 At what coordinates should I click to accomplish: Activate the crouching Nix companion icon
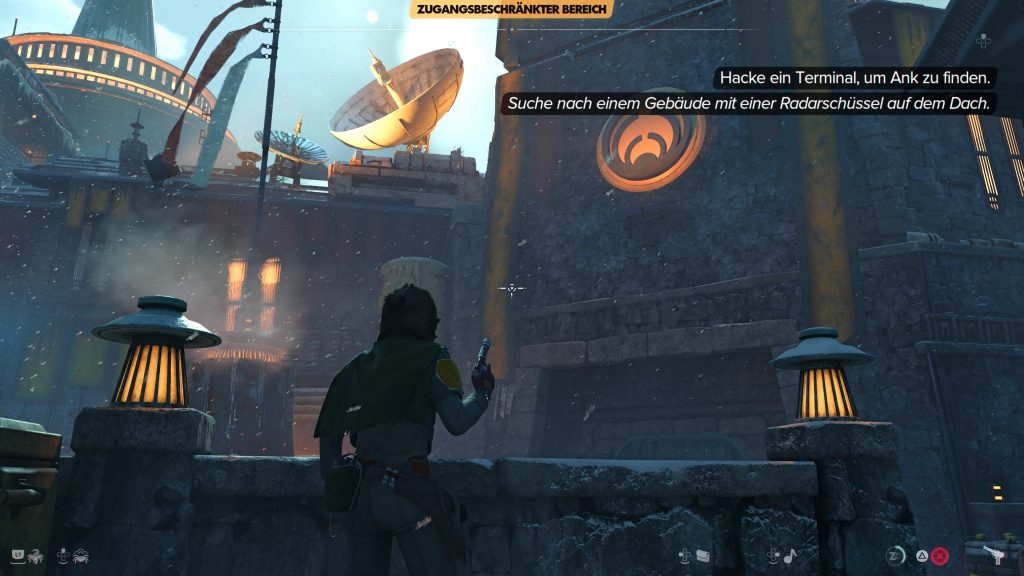(x=82, y=554)
